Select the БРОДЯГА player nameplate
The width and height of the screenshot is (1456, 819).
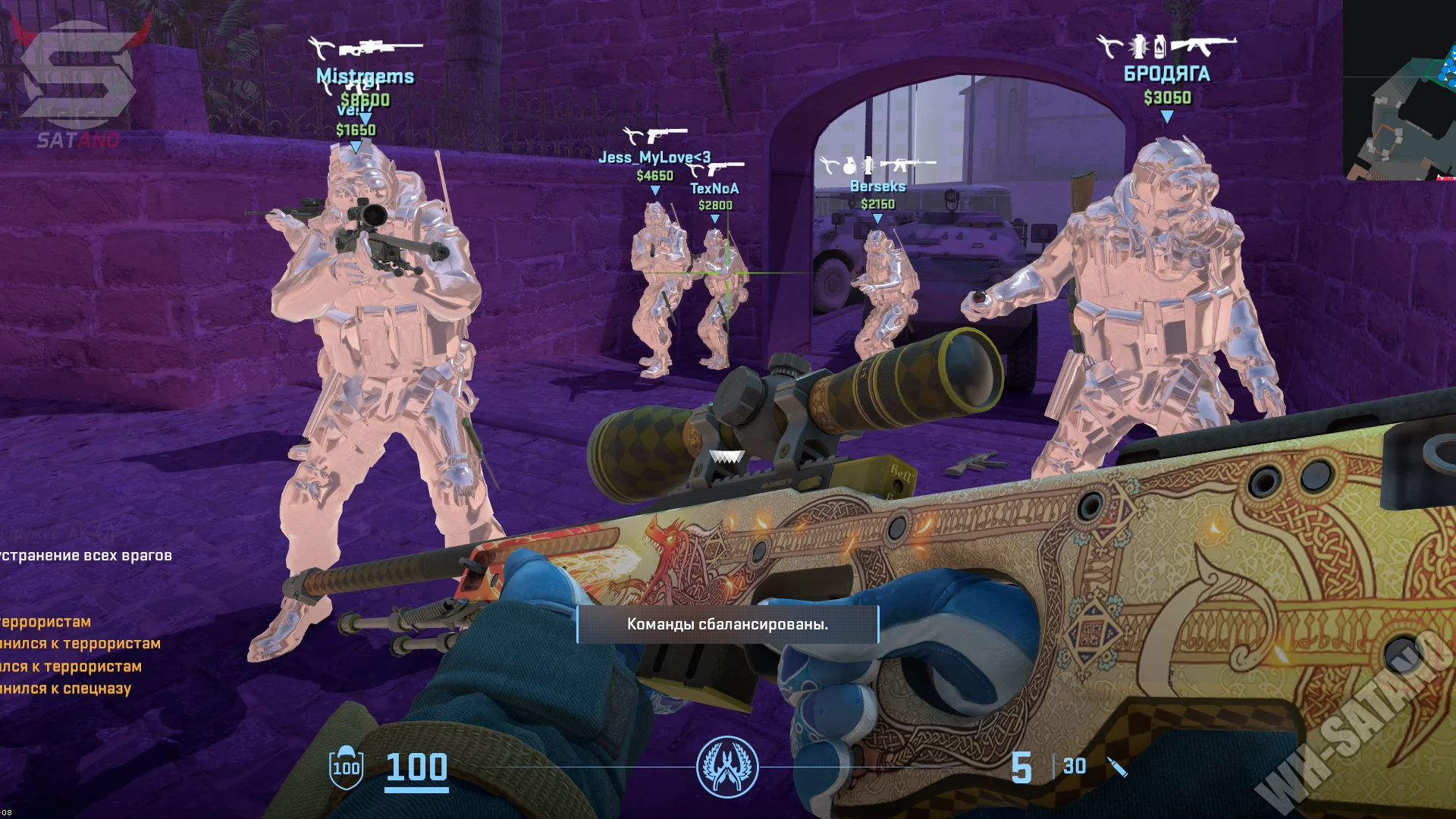(x=1166, y=74)
